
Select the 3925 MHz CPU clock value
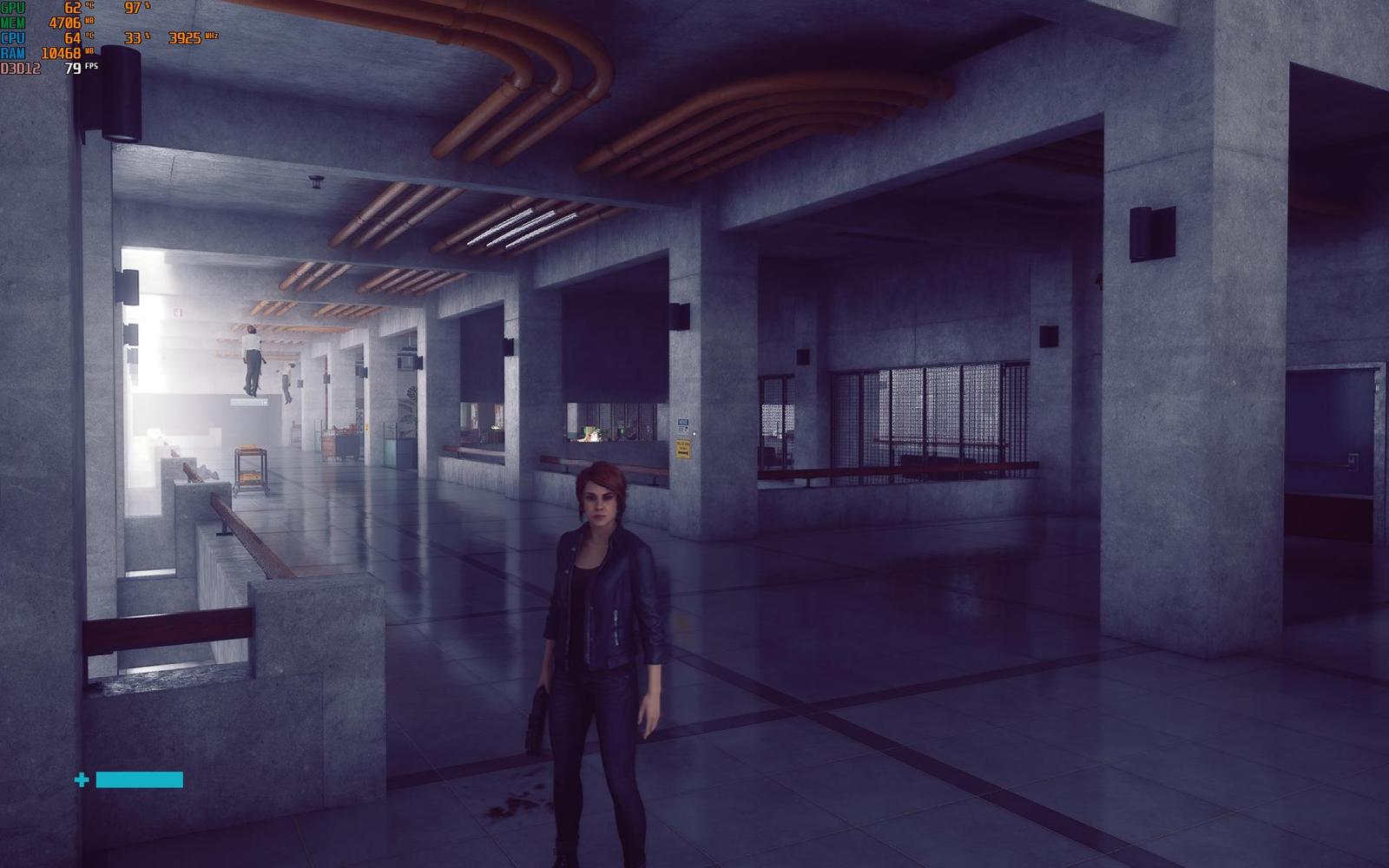click(185, 37)
